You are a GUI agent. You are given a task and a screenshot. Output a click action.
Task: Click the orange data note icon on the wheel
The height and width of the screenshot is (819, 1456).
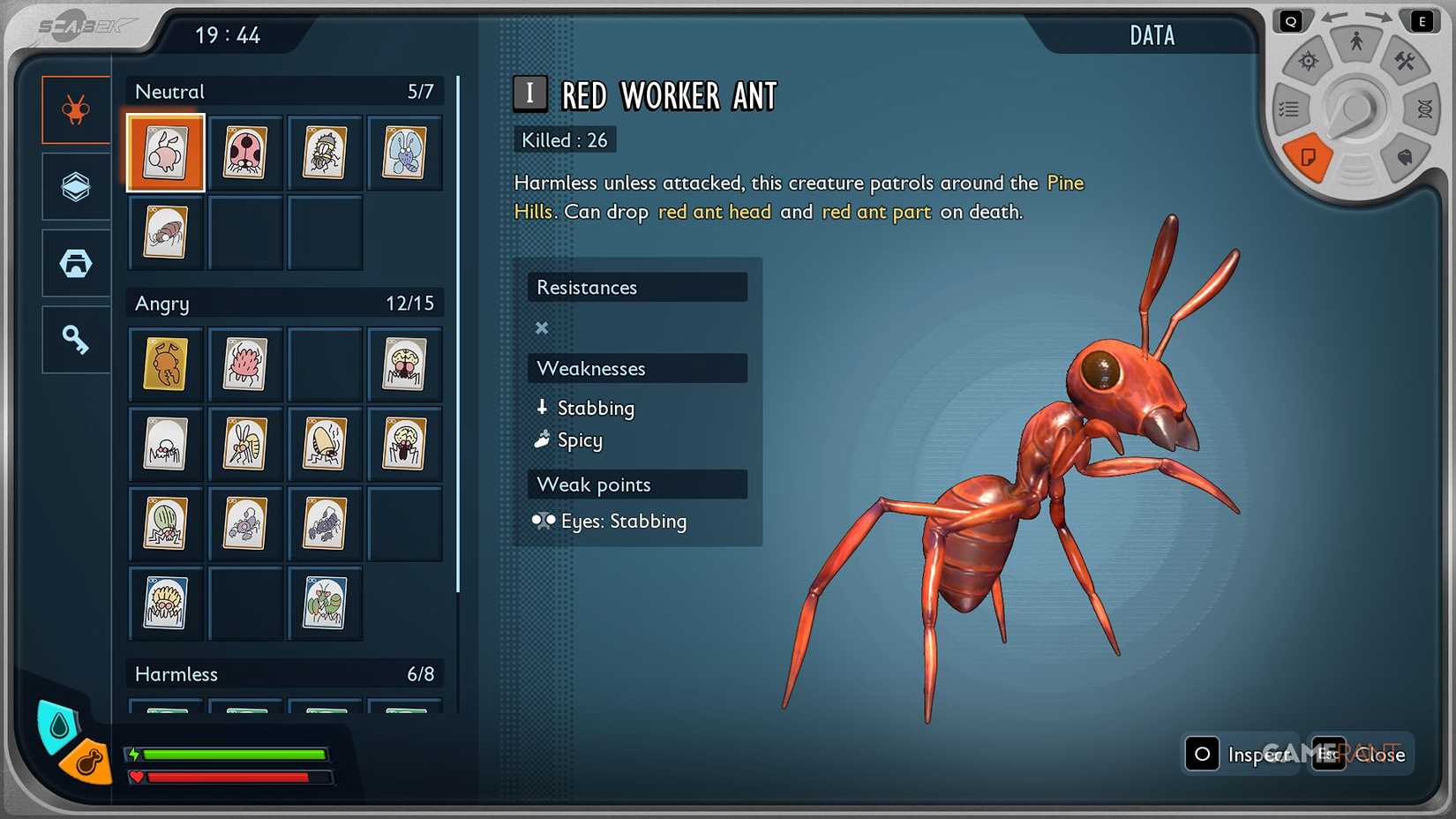1310,159
